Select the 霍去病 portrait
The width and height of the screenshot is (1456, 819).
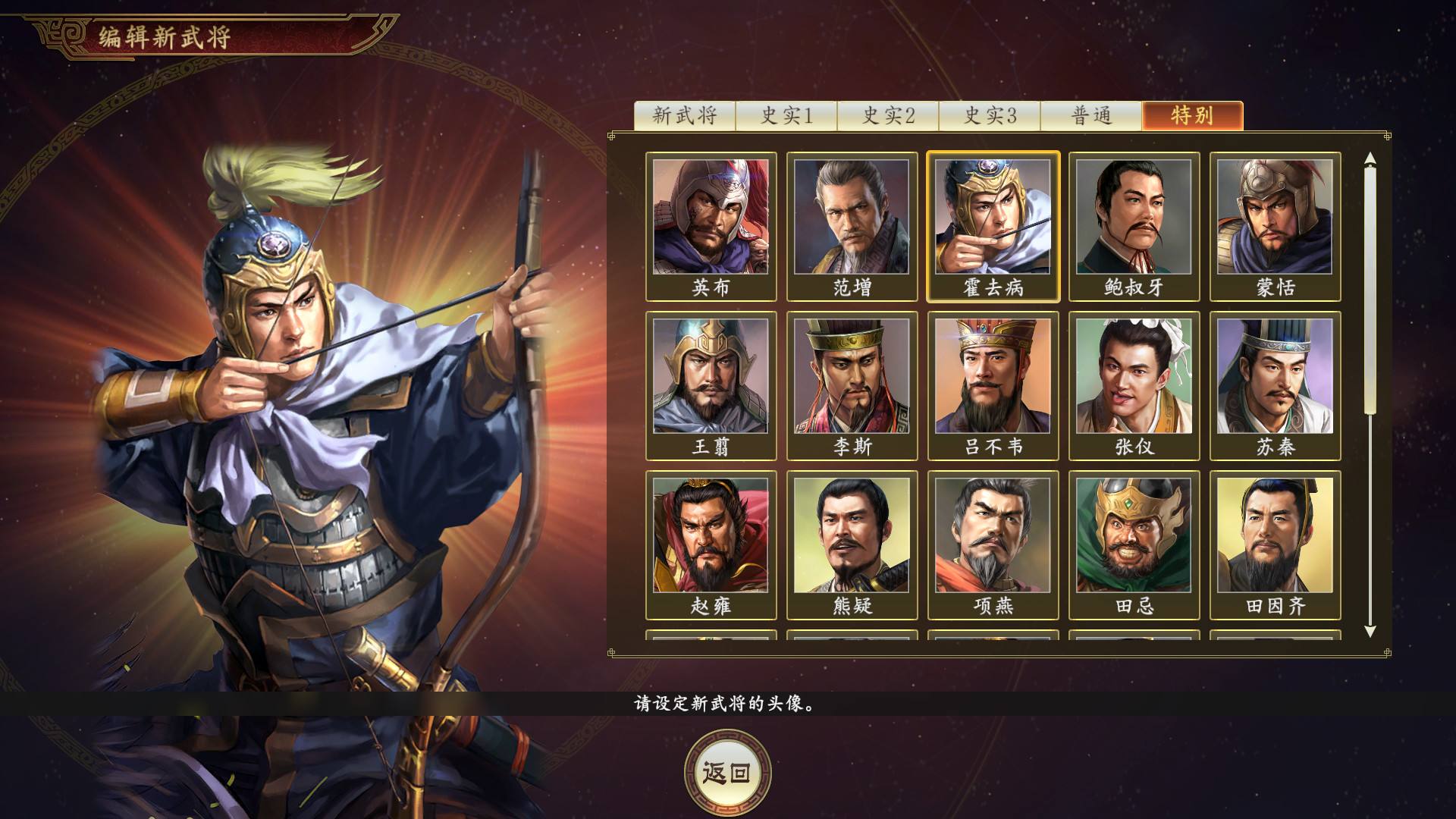[993, 224]
